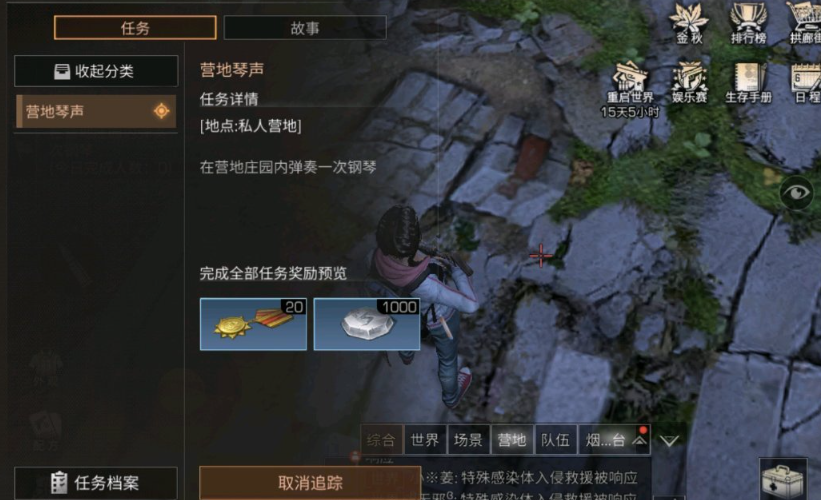The height and width of the screenshot is (500, 821).
Task: Open the 日程 calendar schedule
Action: [805, 80]
